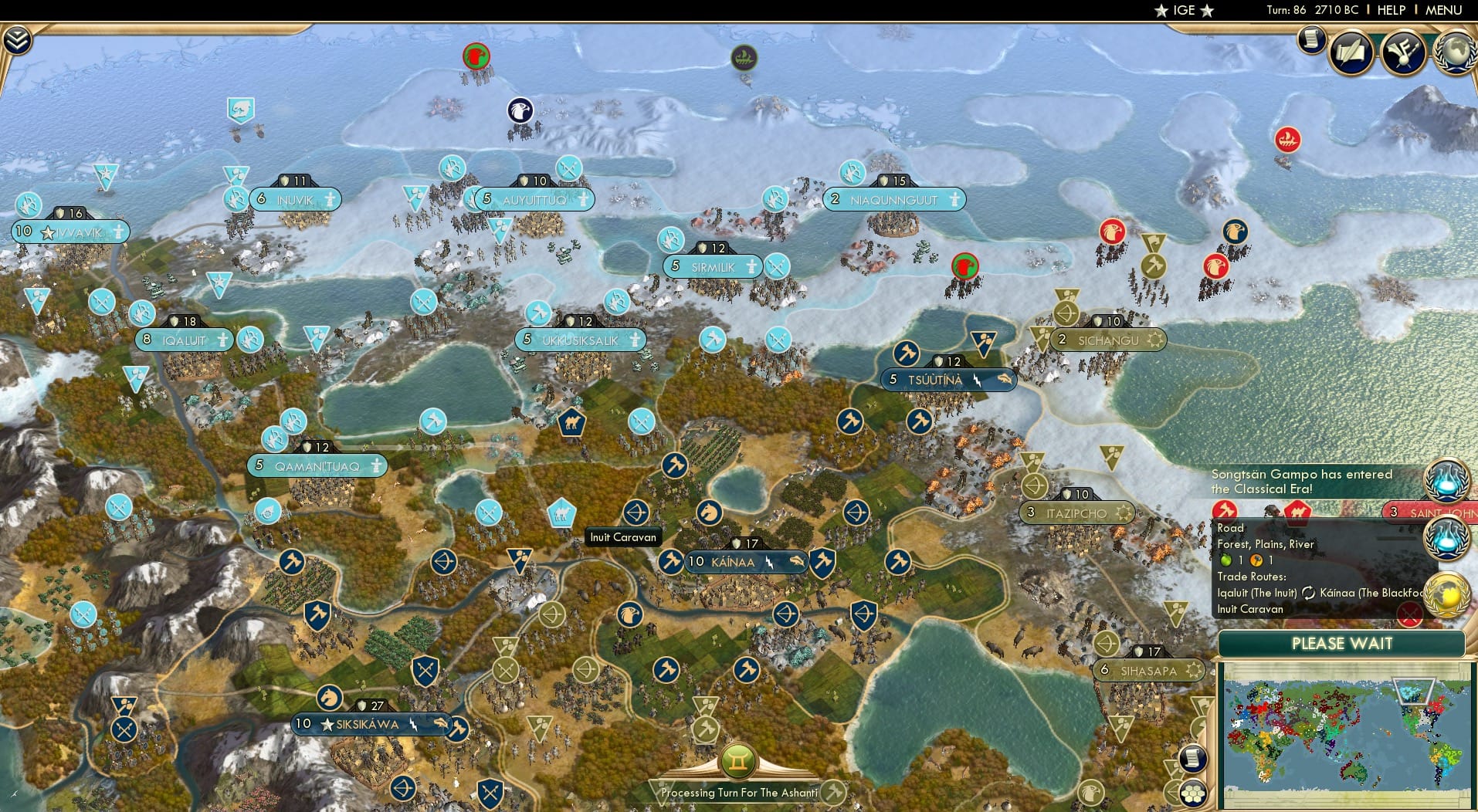This screenshot has width=1478, height=812.
Task: Open the Social Policies scroll icon
Action: point(1351,52)
